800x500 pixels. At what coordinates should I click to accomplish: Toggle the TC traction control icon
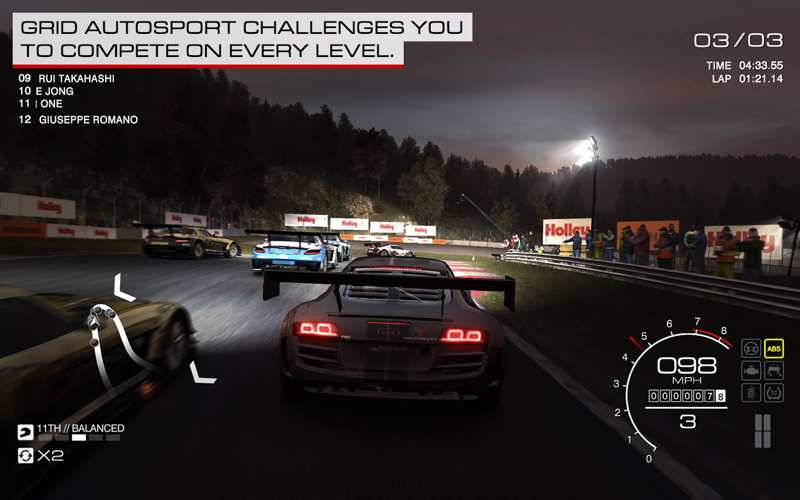[773, 393]
